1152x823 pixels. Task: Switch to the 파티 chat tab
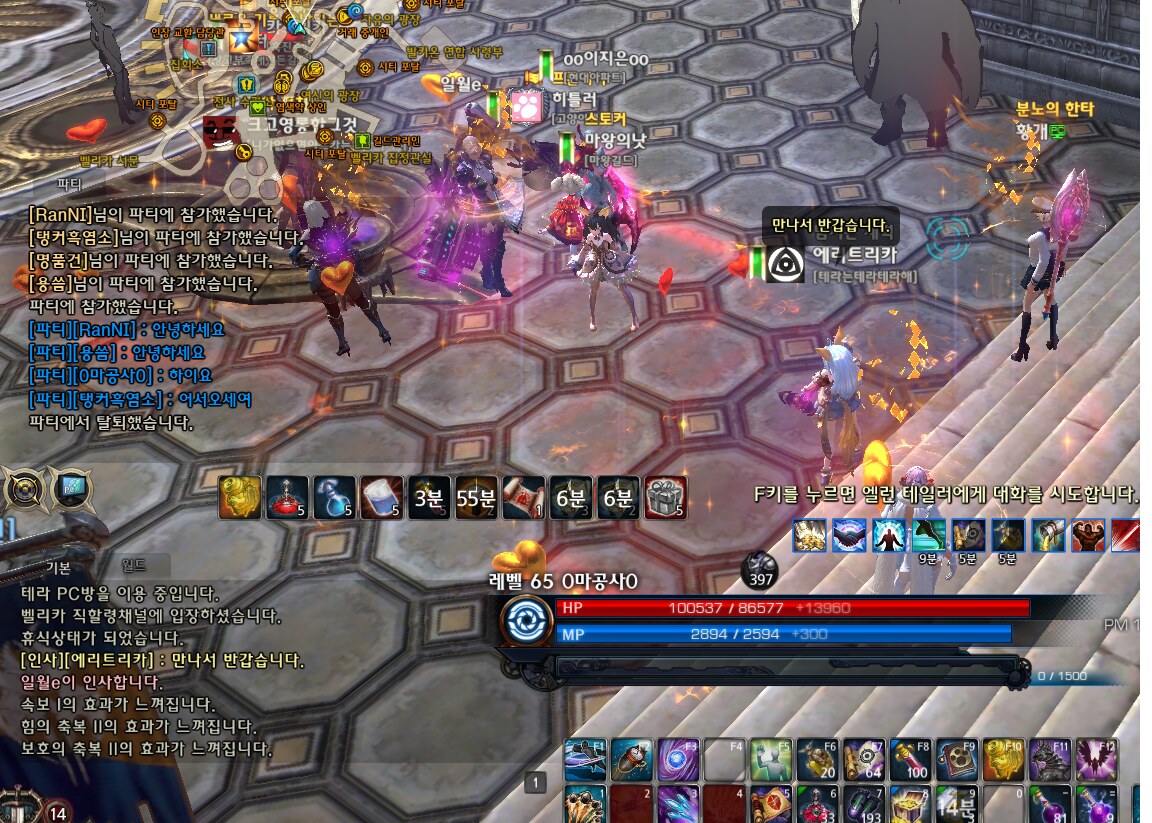click(70, 185)
